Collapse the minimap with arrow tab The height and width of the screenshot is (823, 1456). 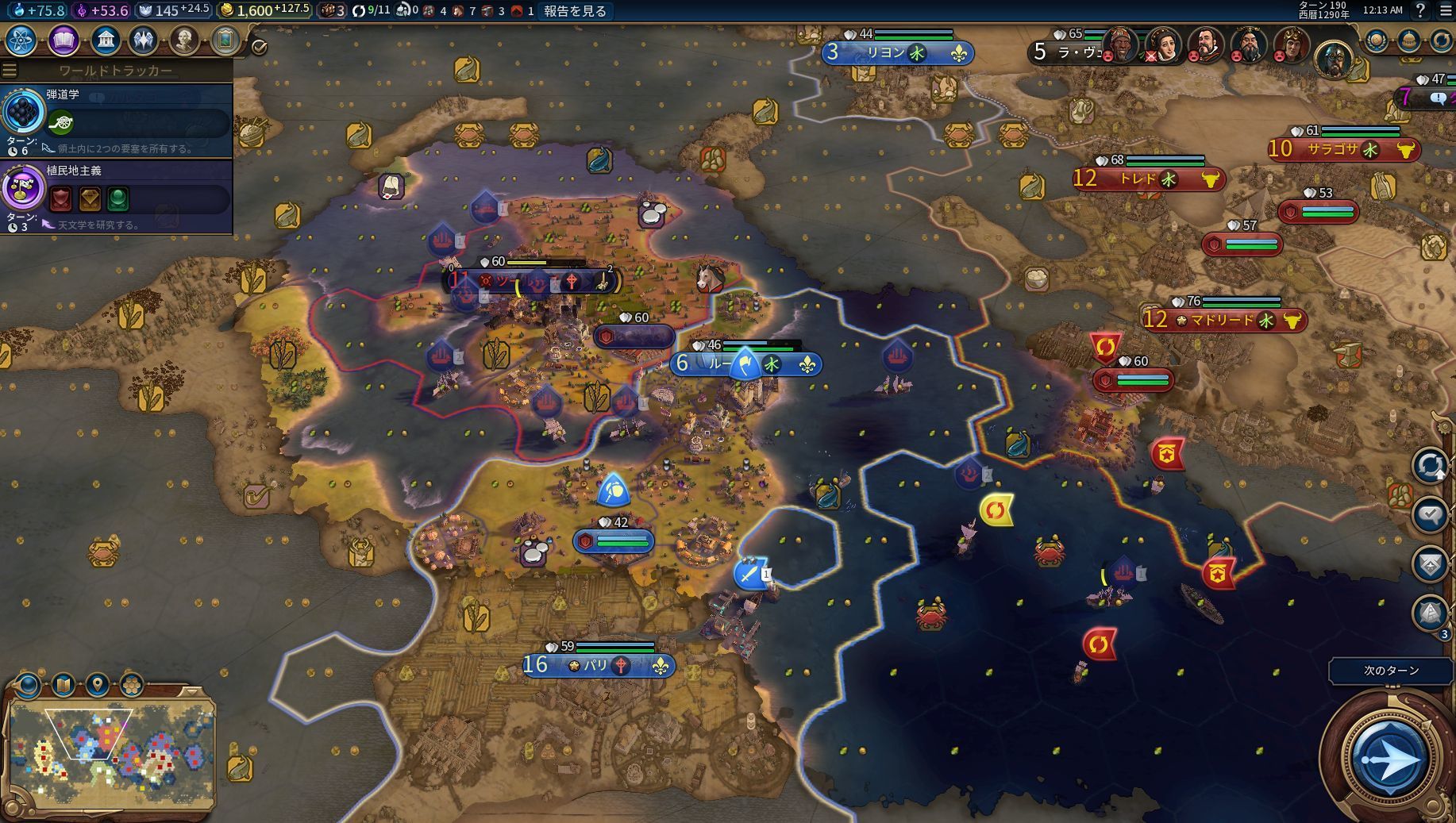coord(191,691)
